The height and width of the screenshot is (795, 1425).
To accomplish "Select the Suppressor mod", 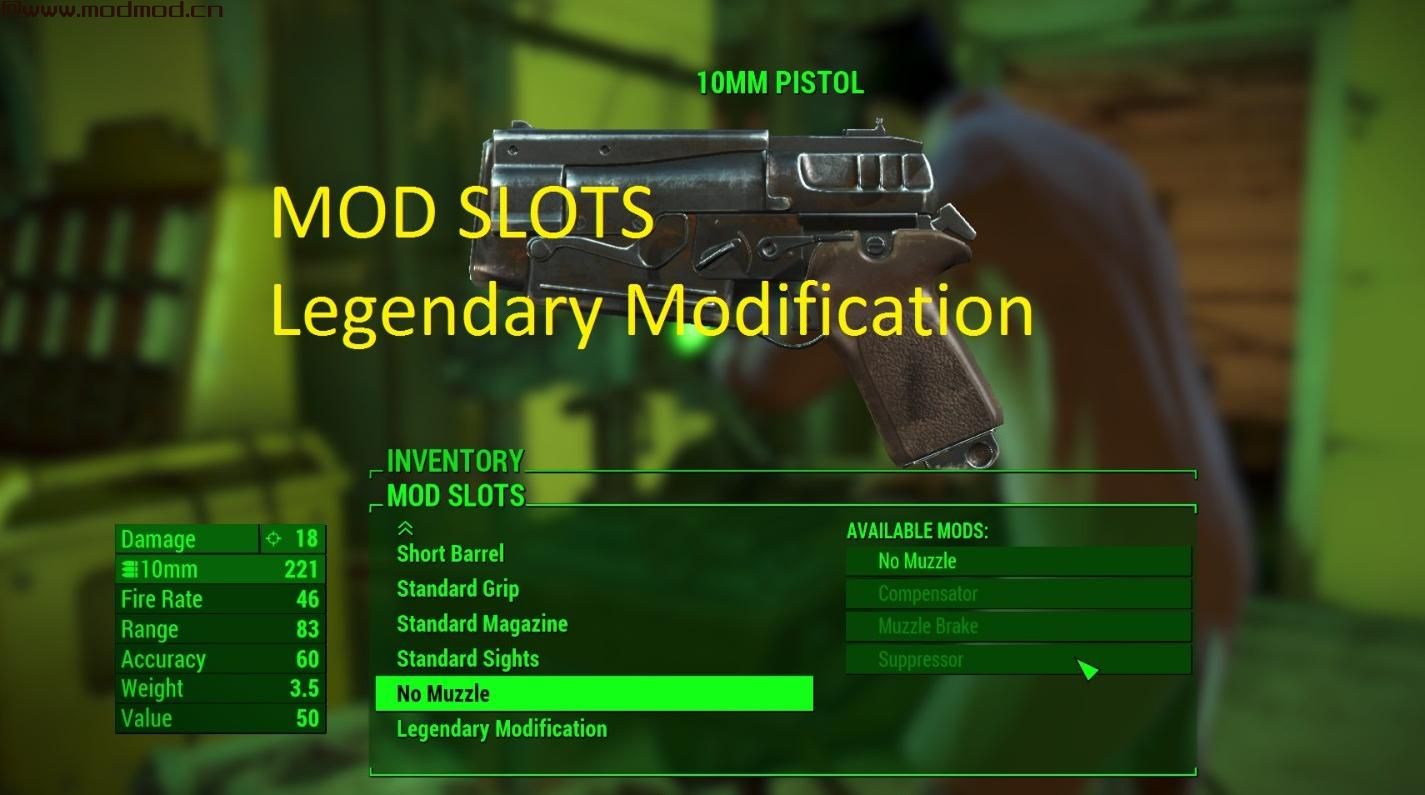I will coord(1017,660).
